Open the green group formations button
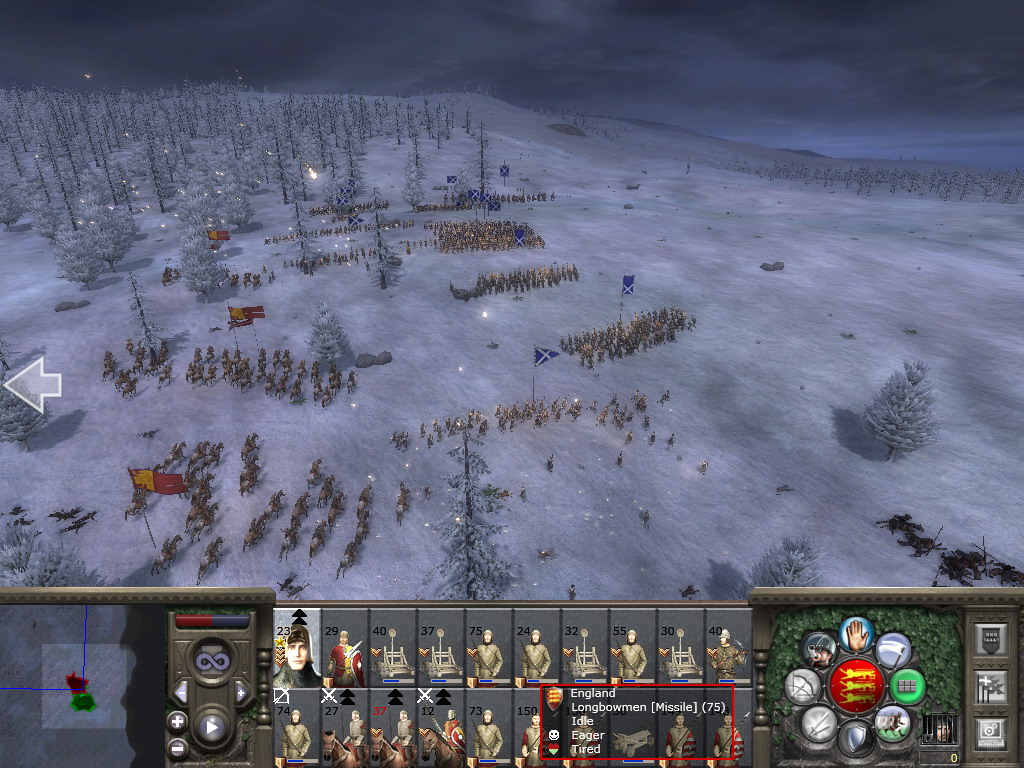Screen dimensions: 1024x768 pos(907,687)
